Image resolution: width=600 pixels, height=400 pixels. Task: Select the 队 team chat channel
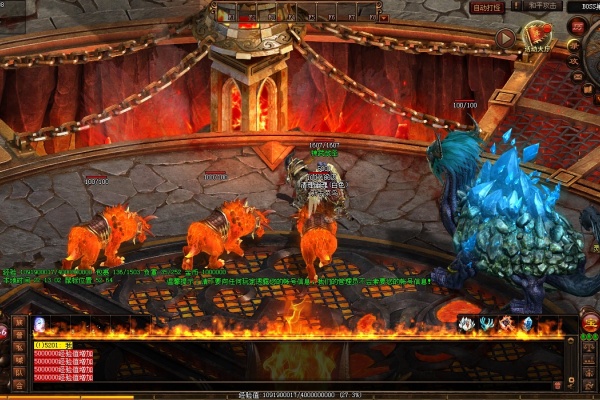(18, 372)
